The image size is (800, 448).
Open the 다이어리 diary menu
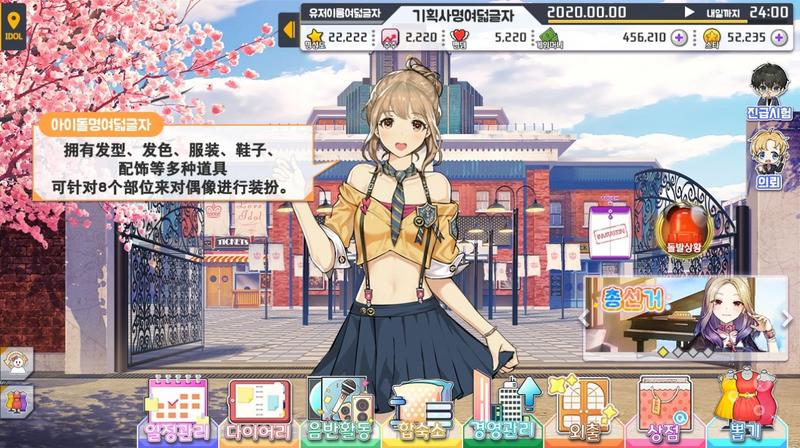click(261, 410)
